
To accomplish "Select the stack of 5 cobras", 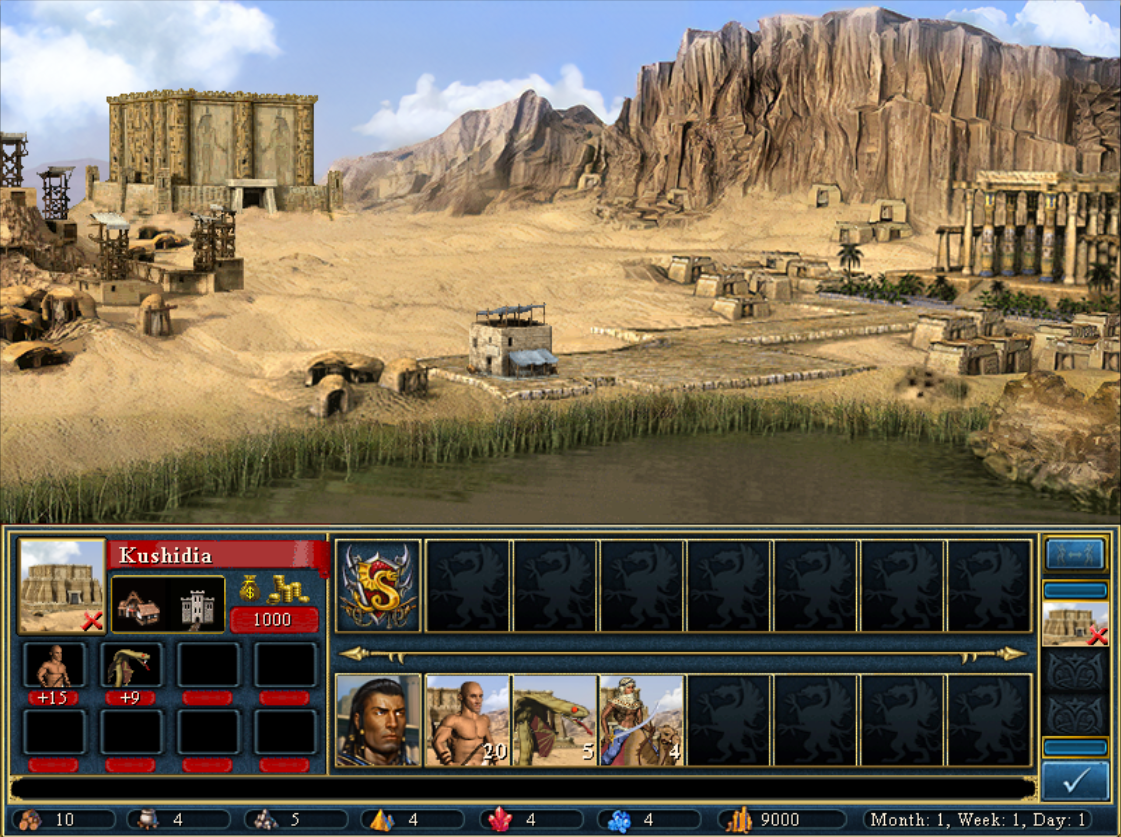I will (x=555, y=720).
